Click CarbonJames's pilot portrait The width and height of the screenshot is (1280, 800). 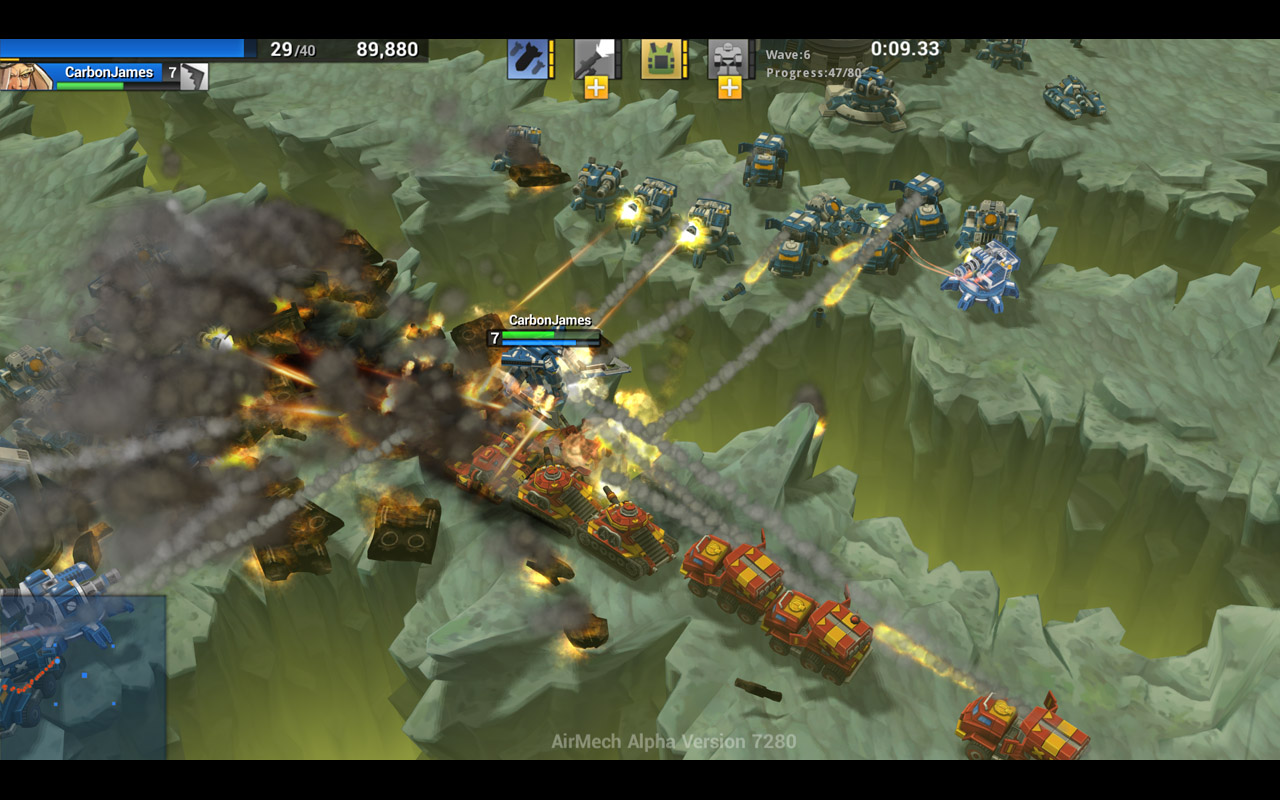(x=26, y=76)
